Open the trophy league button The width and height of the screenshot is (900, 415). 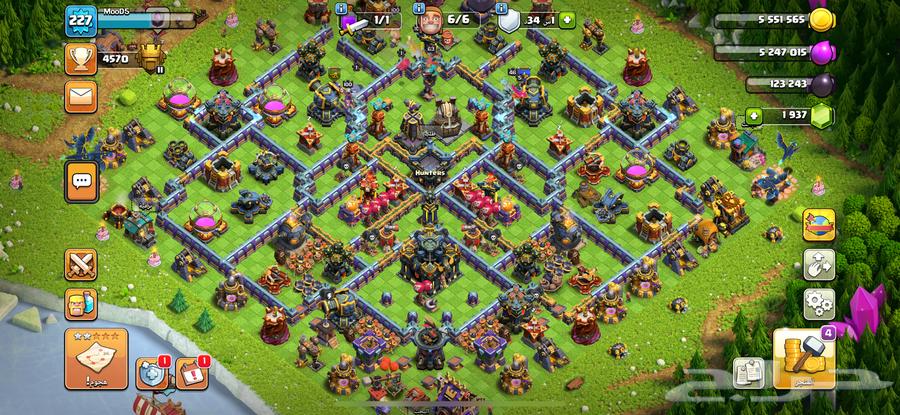[80, 58]
